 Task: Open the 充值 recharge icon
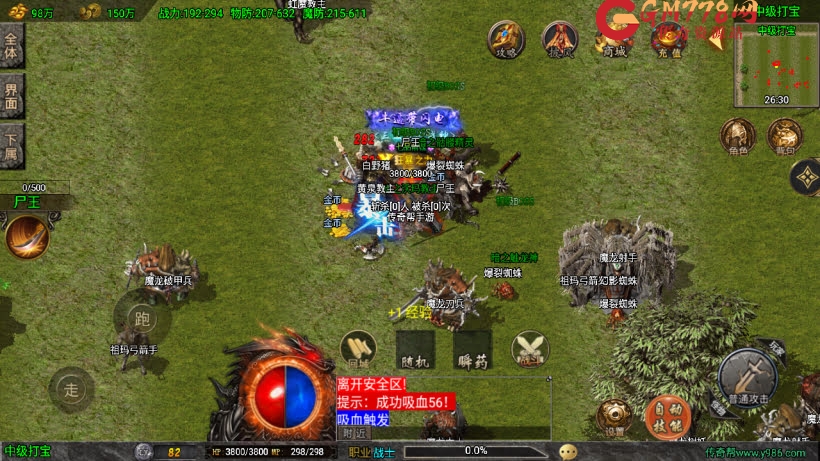coord(667,39)
